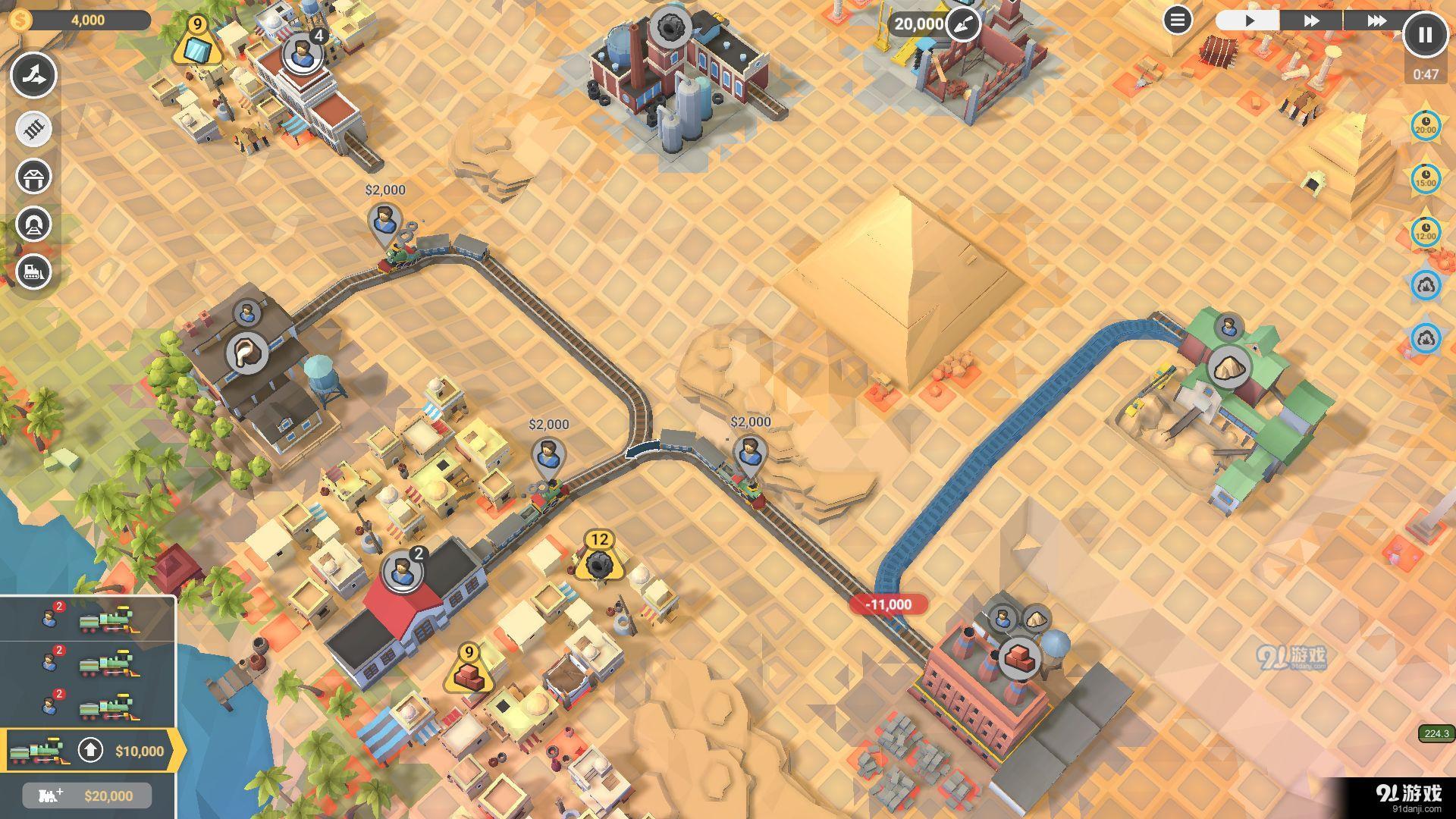Upgrade the train for $10,000
1456x819 pixels.
click(91, 751)
